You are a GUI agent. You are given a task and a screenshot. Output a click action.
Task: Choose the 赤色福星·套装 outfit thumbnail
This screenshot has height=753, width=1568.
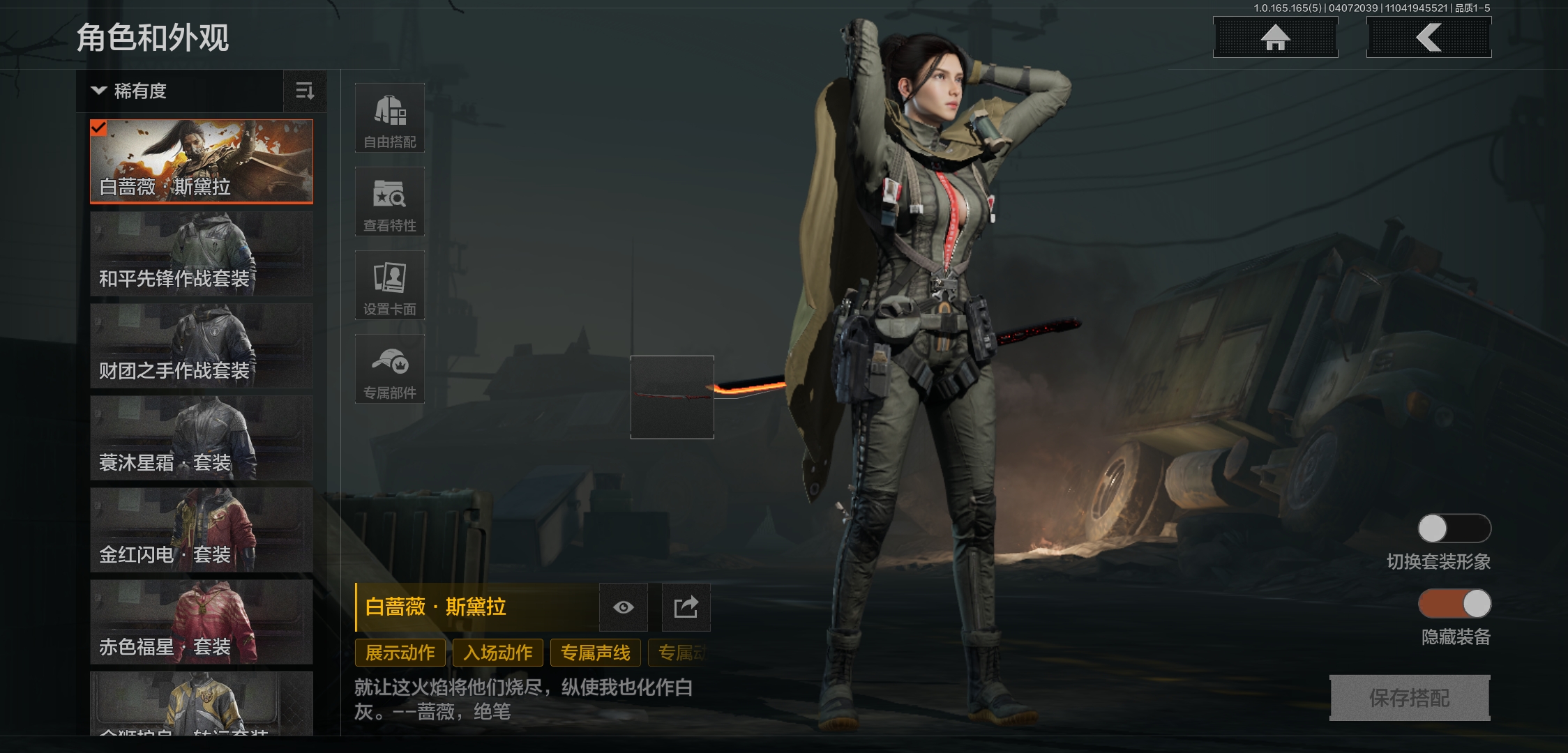coord(202,621)
